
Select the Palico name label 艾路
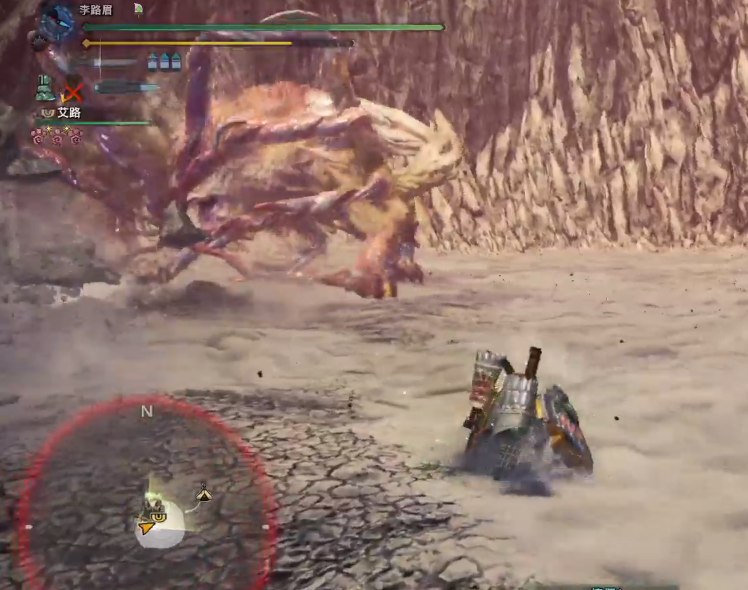pyautogui.click(x=69, y=113)
